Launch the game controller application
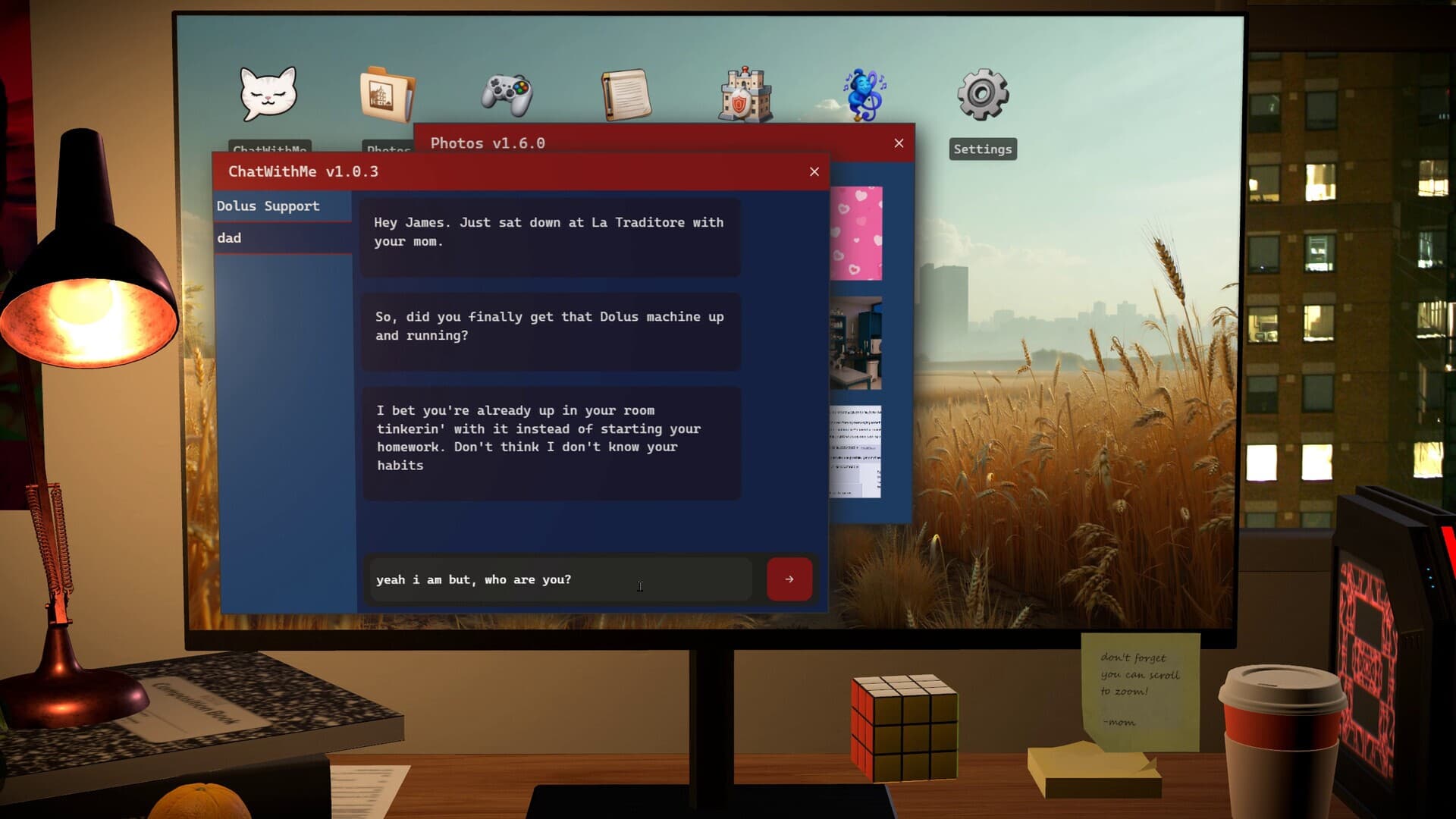Screen dimensions: 1456x819 click(x=507, y=93)
